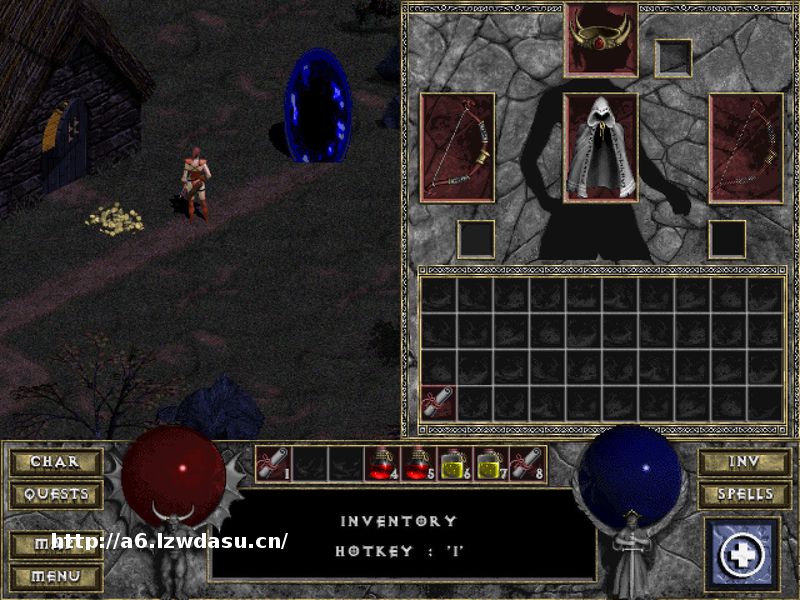Image resolution: width=800 pixels, height=600 pixels.
Task: Select the active spell icon with the cross
Action: (742, 554)
